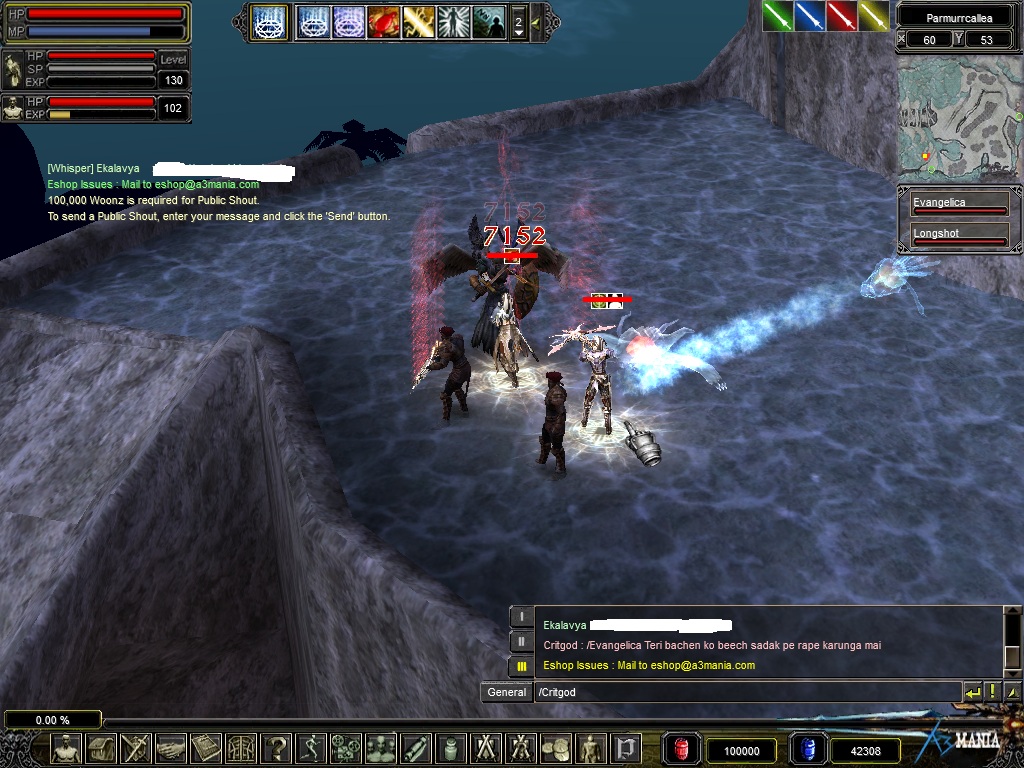Focus the chat input field
The image size is (1024, 768).
[x=745, y=692]
